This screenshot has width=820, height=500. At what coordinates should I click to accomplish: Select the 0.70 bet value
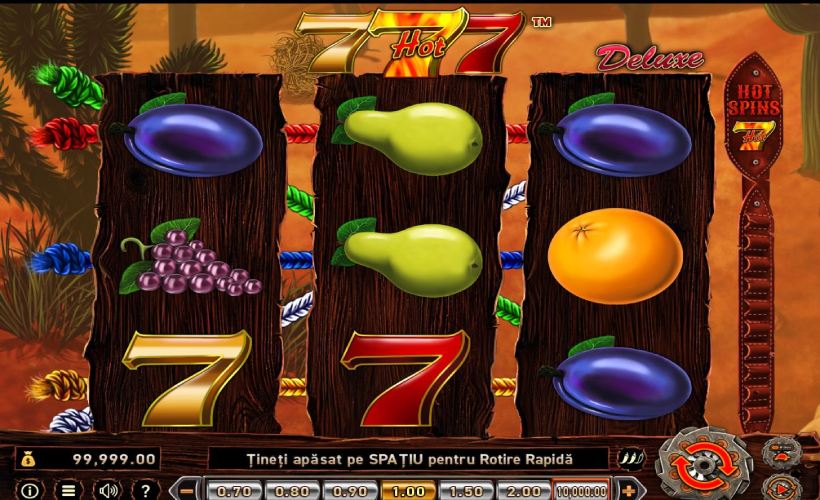pyautogui.click(x=233, y=491)
